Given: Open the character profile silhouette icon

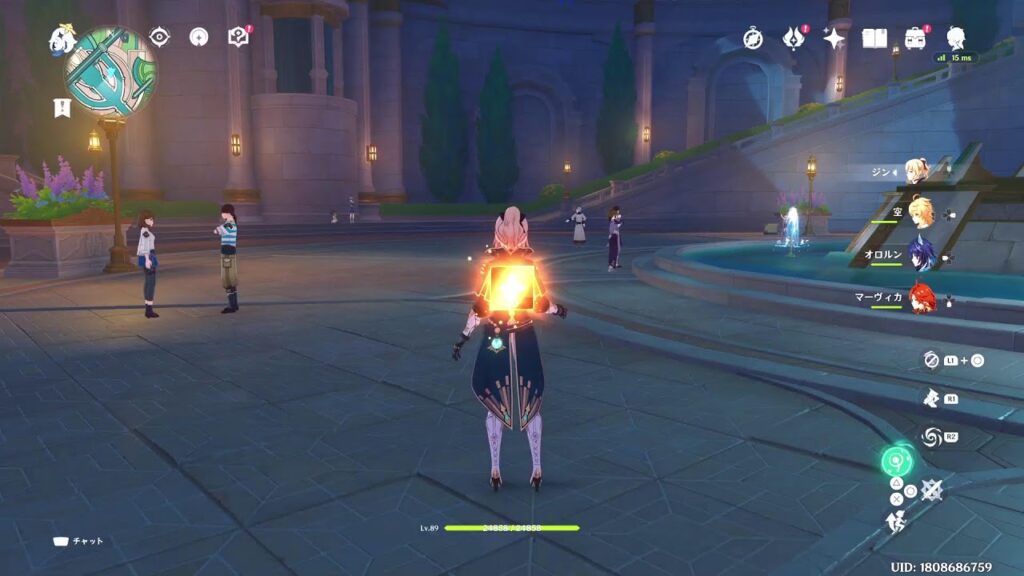Looking at the screenshot, I should pos(956,38).
